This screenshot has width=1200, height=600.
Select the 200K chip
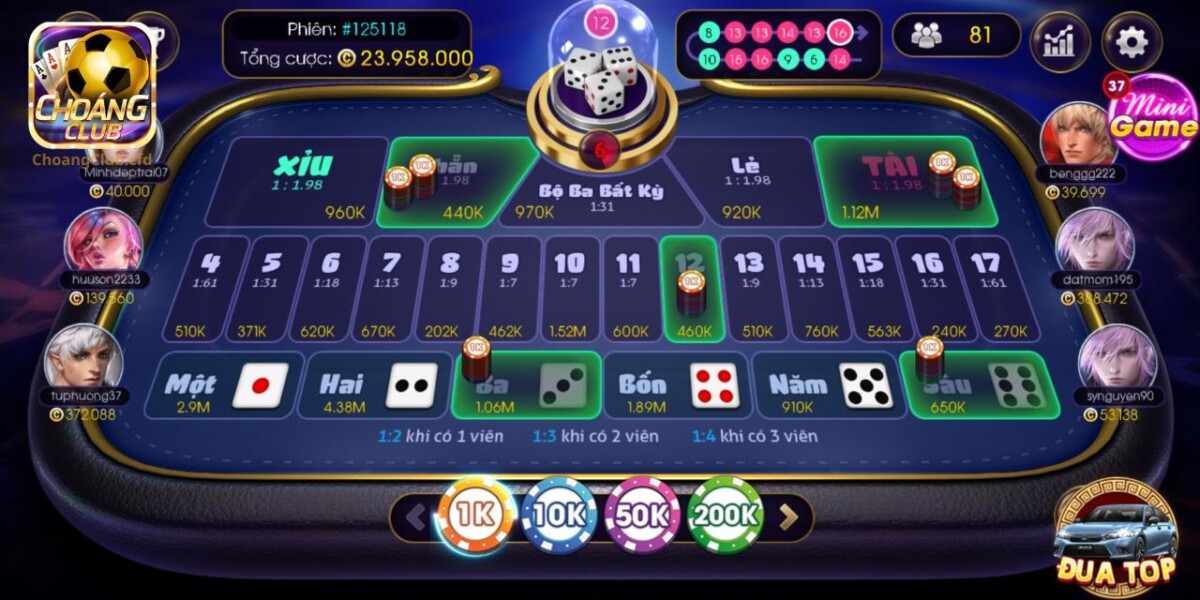click(725, 515)
